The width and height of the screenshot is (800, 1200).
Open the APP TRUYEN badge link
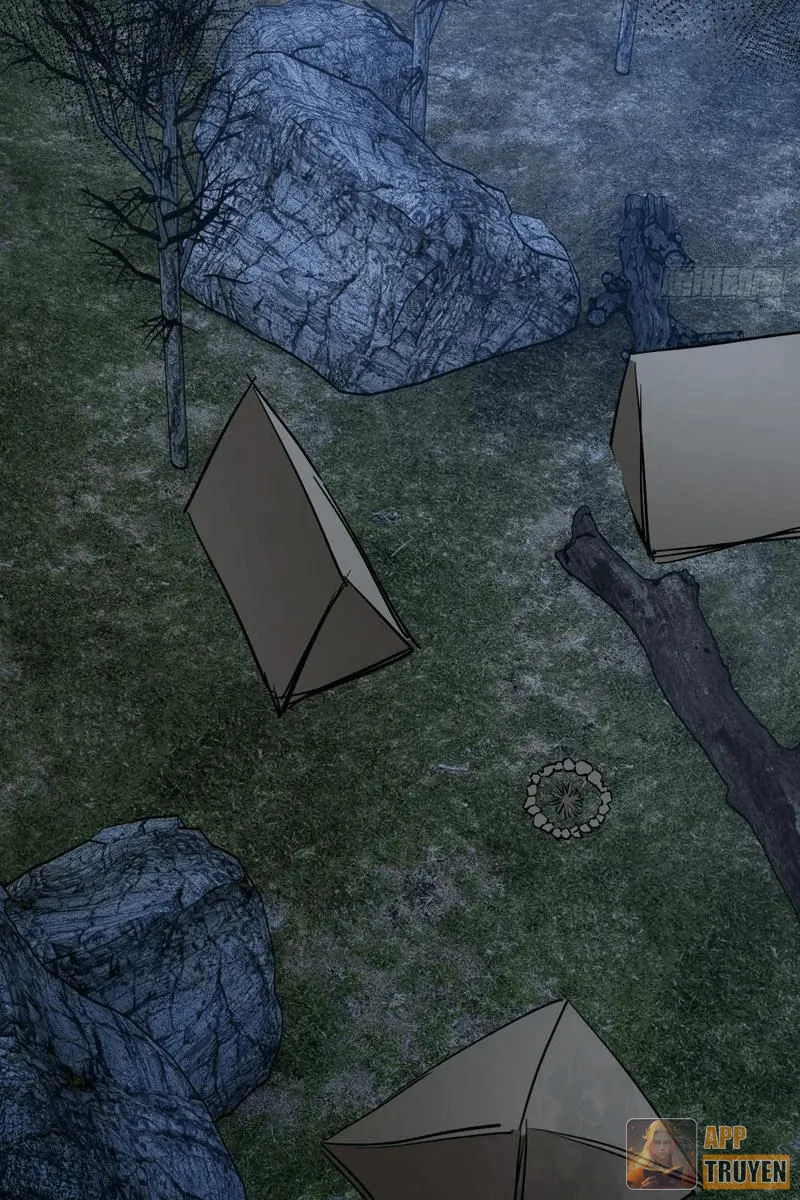coord(708,1155)
